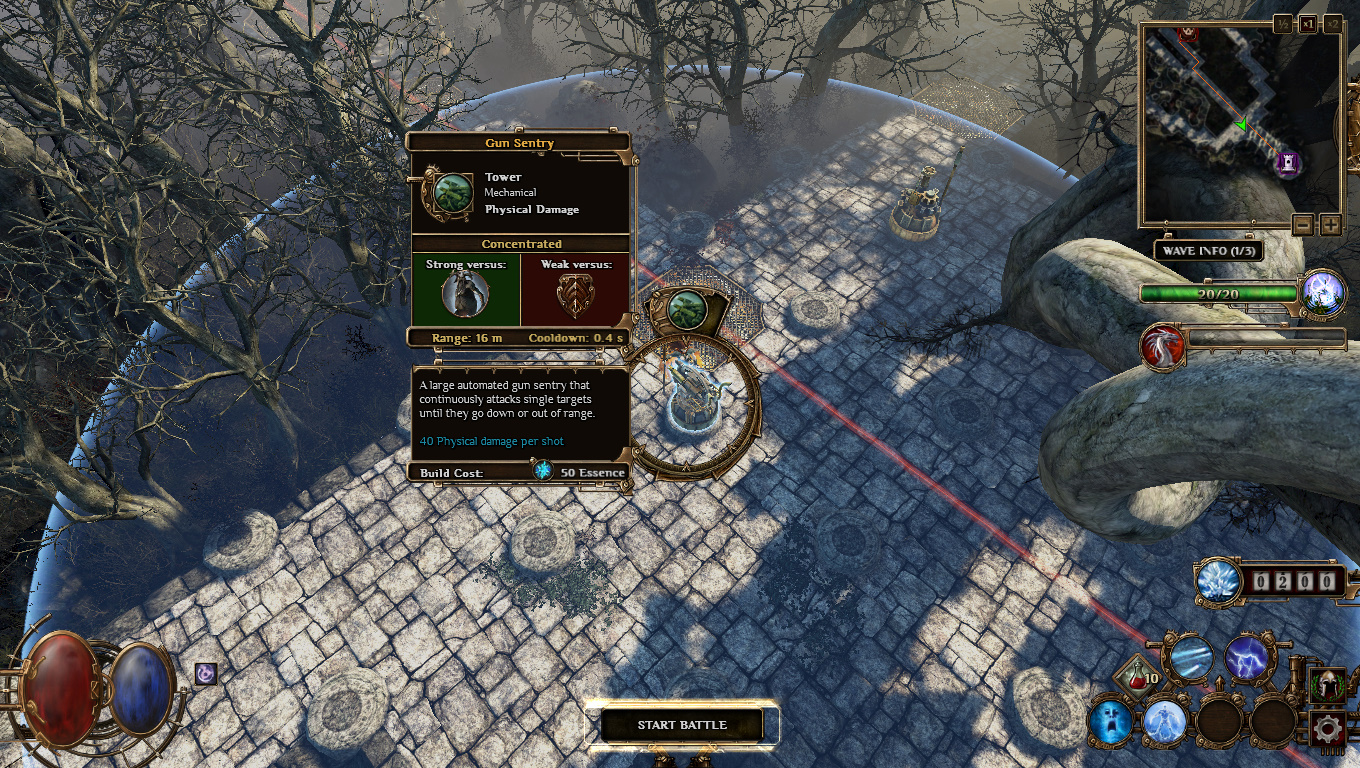Screen dimensions: 1360x768
Task: Click the skull marker on the minimap
Action: 1188,31
